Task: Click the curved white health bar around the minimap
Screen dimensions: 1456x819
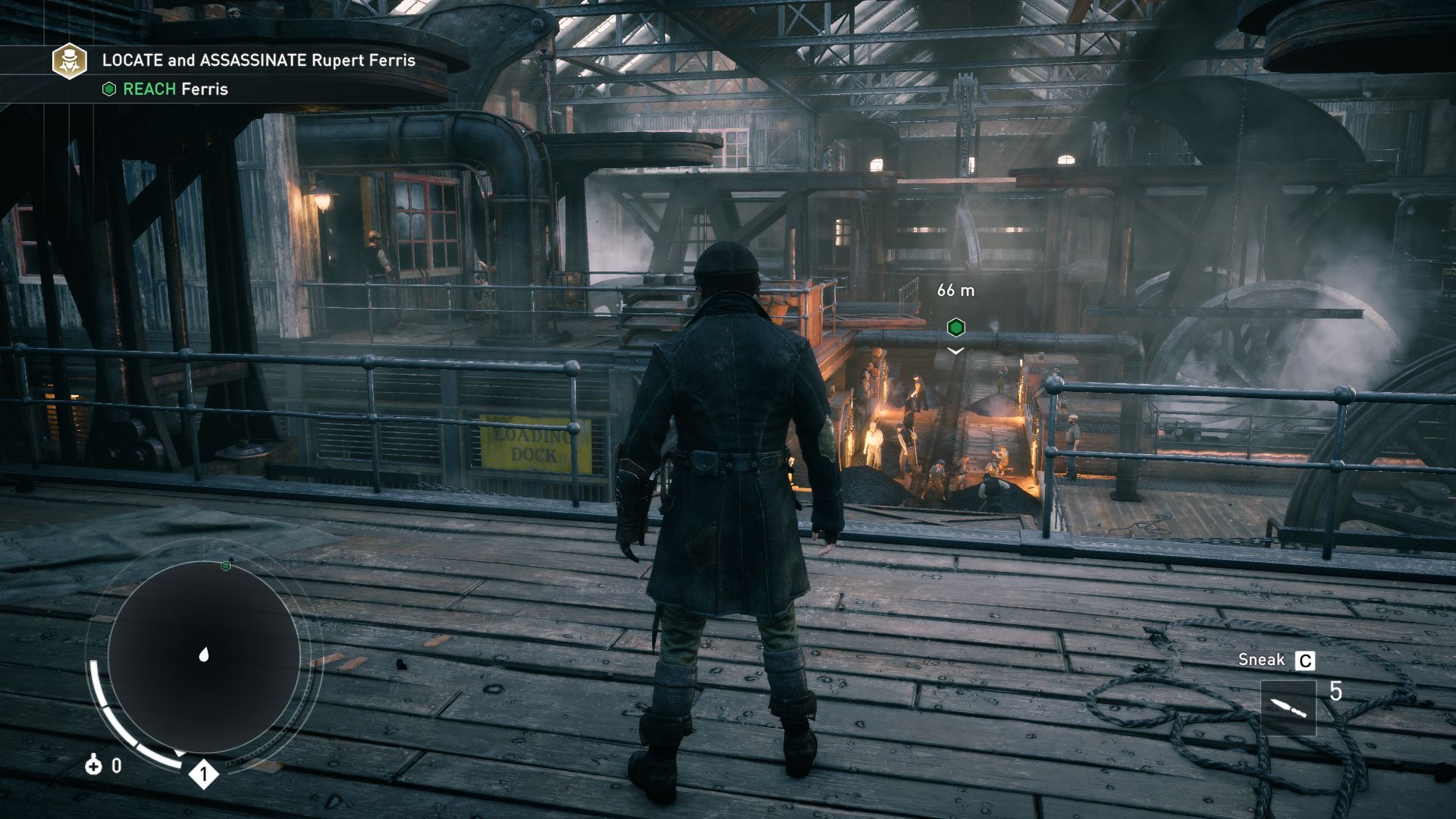Action: 102,698
